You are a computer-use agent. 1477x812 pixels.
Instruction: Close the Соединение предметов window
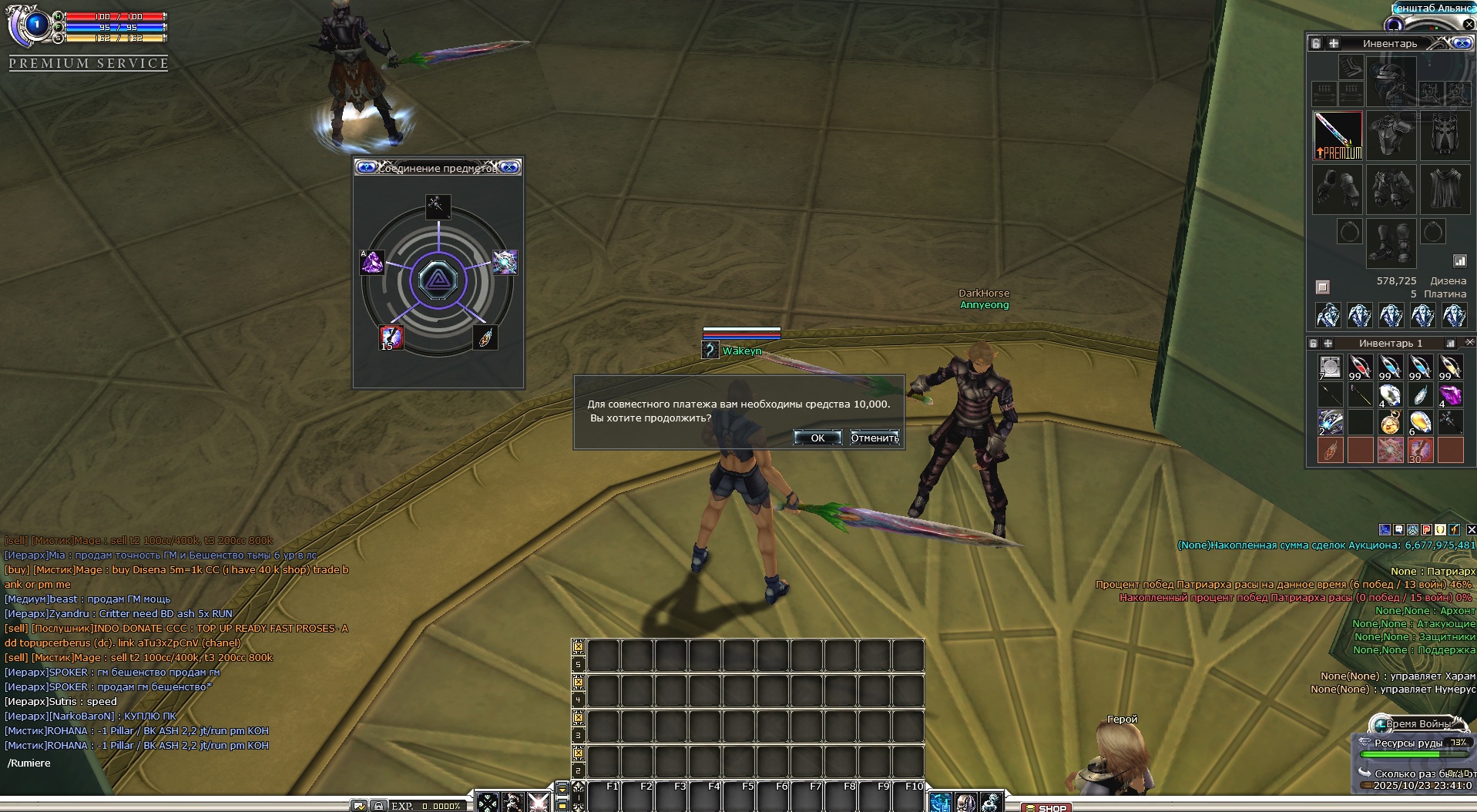tap(510, 167)
